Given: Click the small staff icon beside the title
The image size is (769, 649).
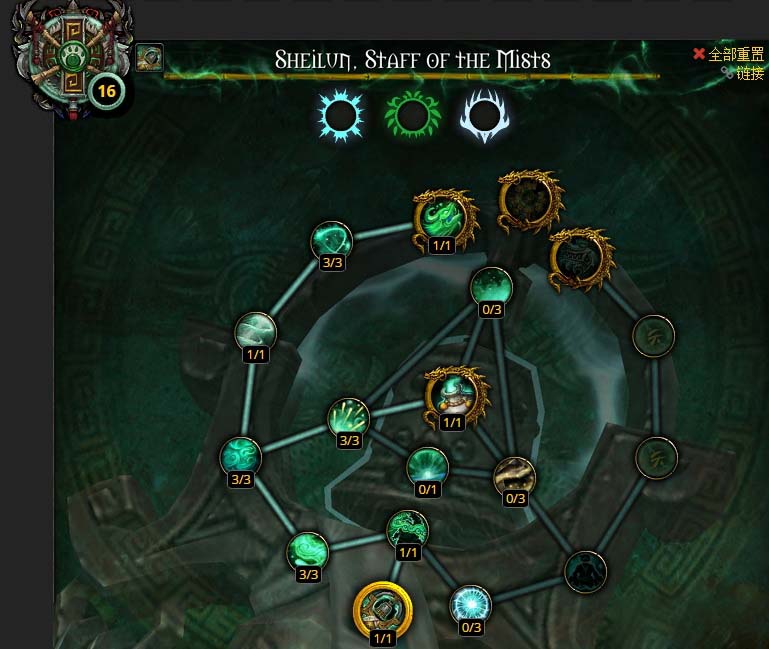Looking at the screenshot, I should (149, 58).
